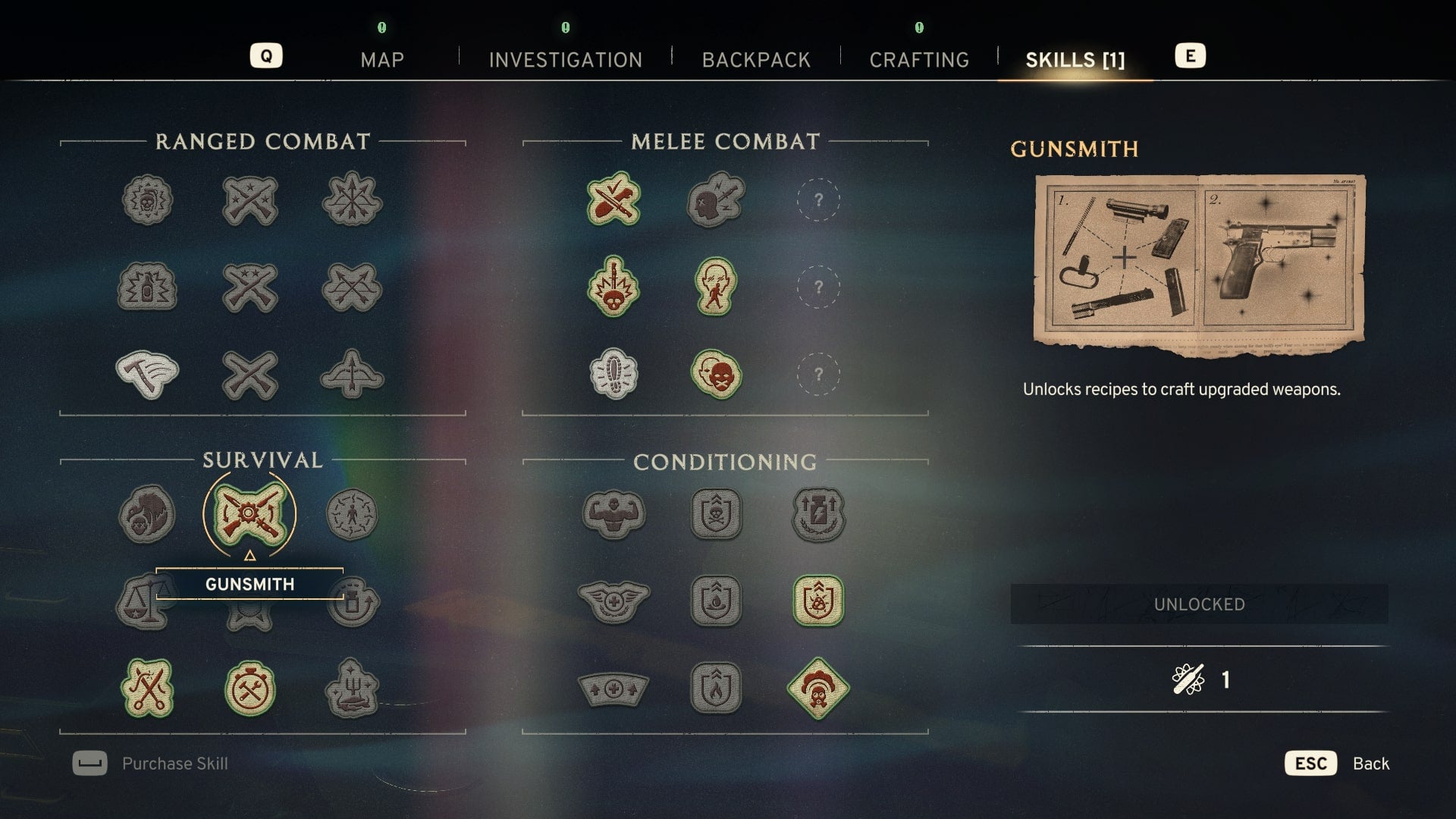Open the Investigation tab
This screenshot has width=1456, height=819.
565,60
